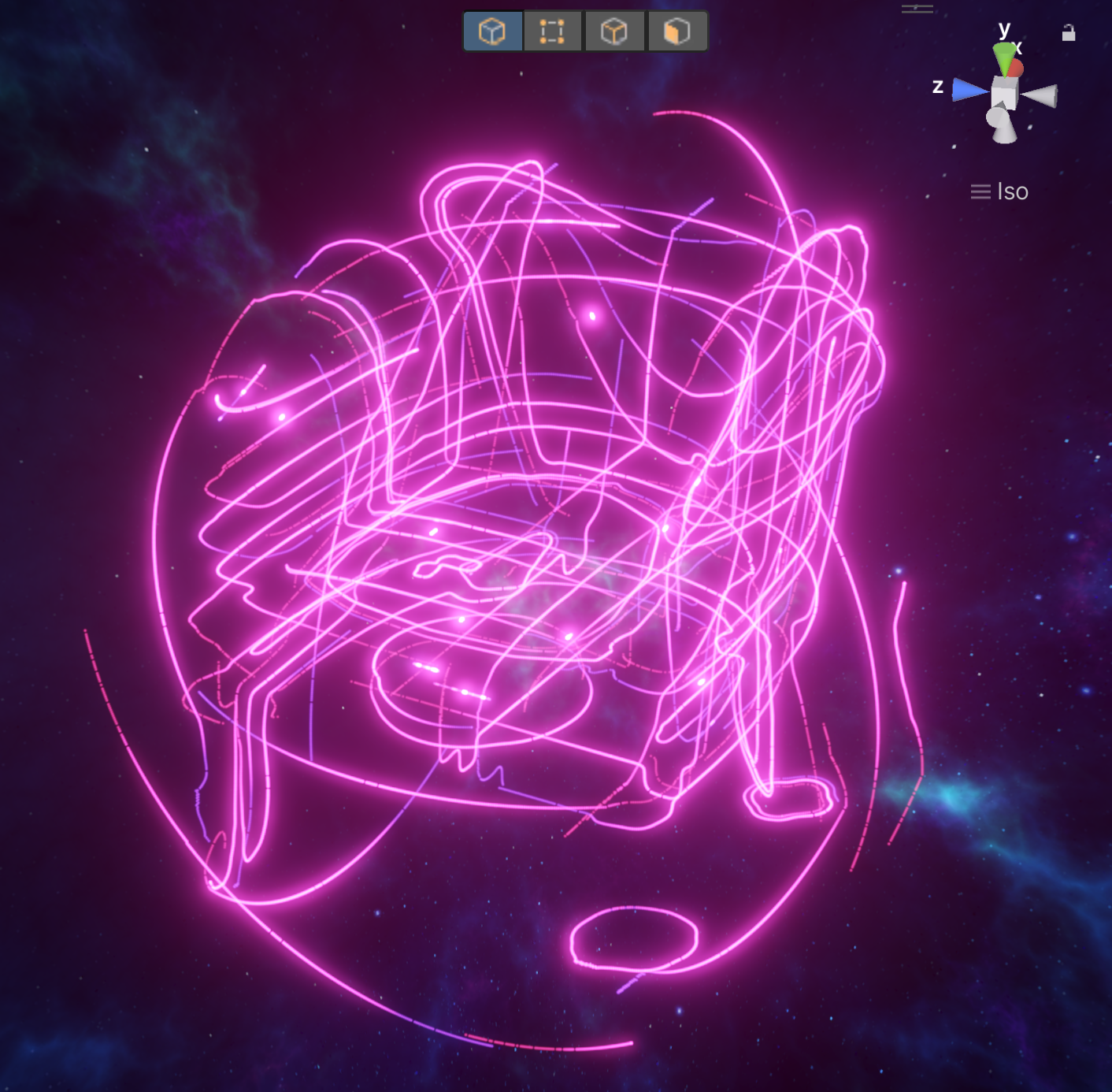Click the green Y-axis cone on the gizmo
Screen dimensions: 1112x1092
[x=1003, y=59]
